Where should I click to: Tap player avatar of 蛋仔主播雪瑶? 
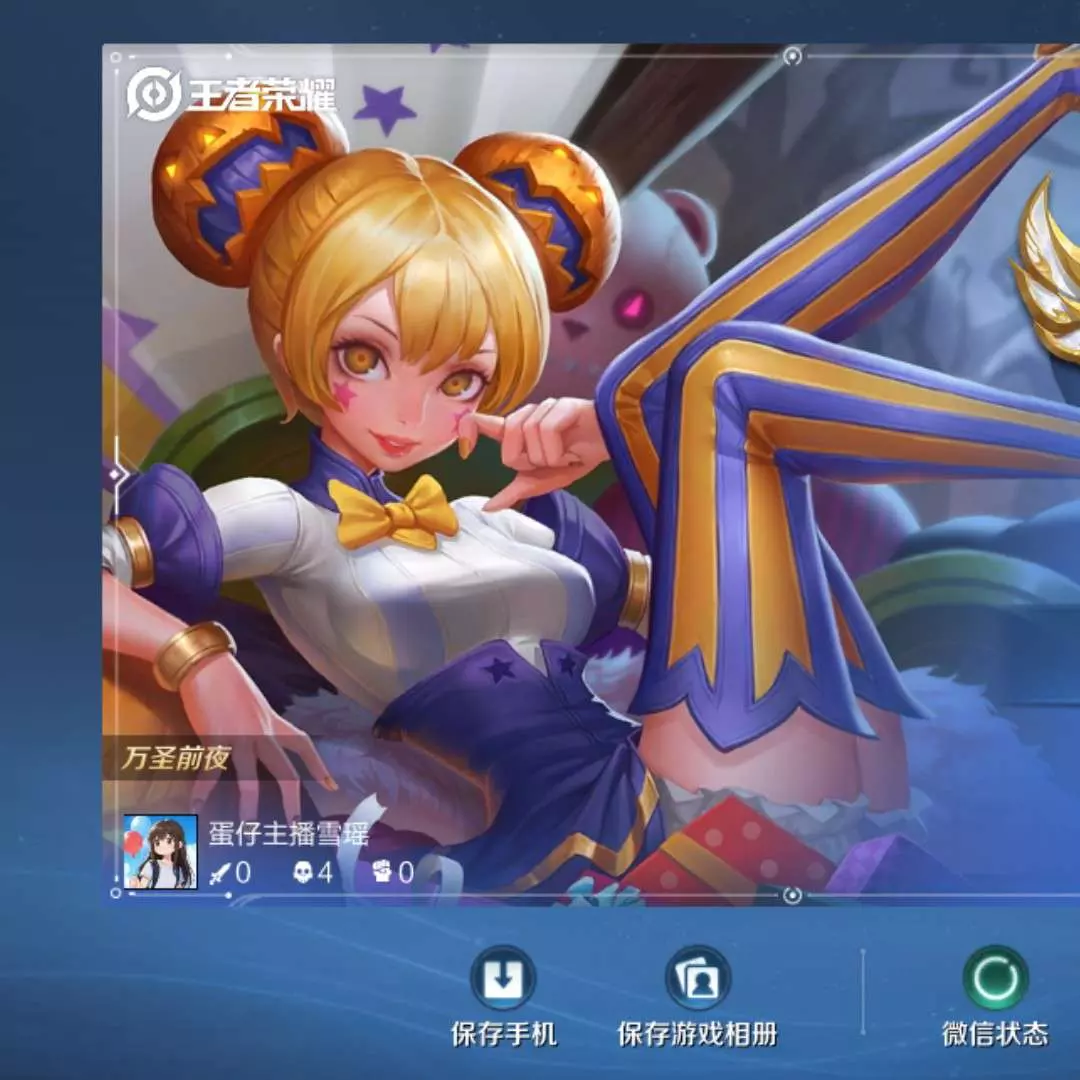[x=160, y=851]
